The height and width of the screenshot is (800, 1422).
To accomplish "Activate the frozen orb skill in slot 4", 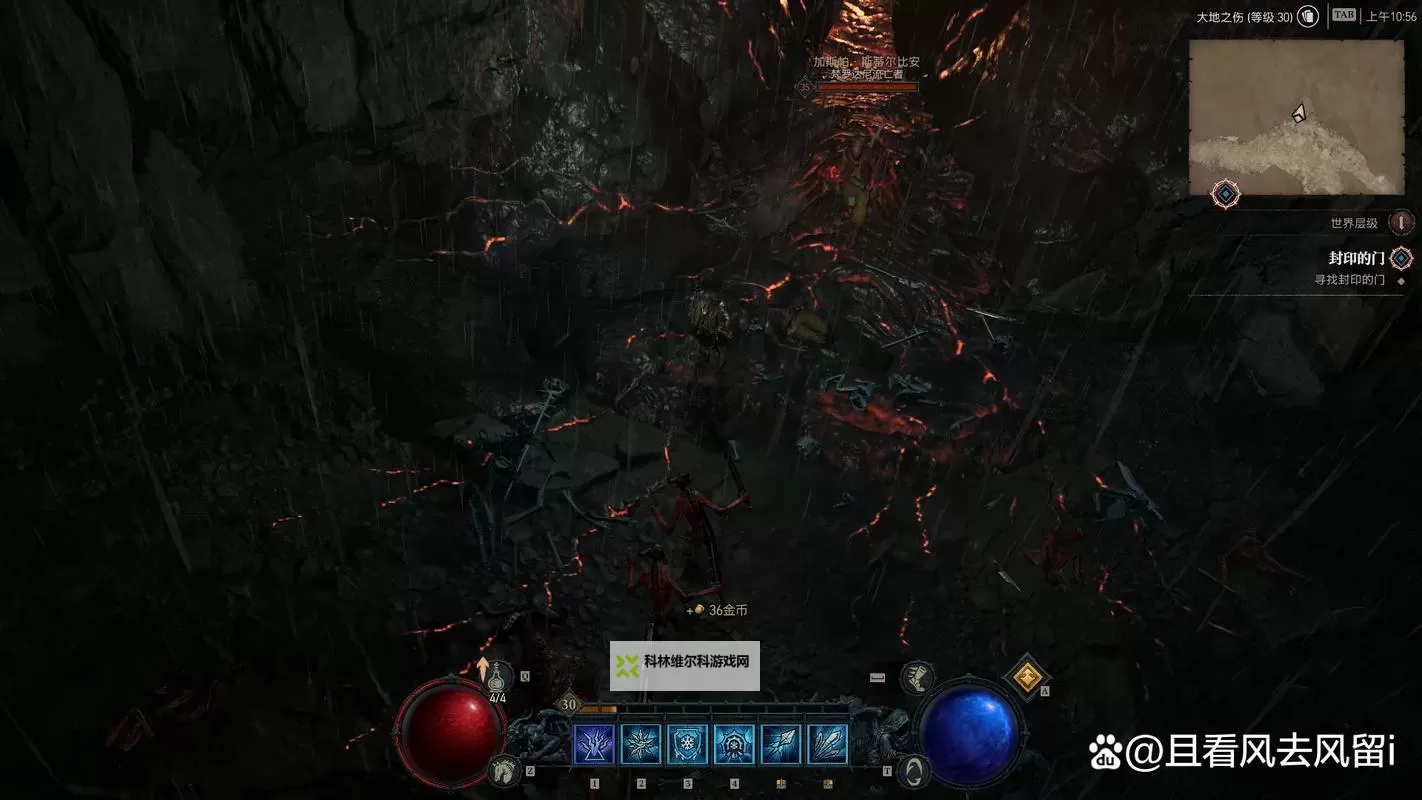I will click(735, 745).
